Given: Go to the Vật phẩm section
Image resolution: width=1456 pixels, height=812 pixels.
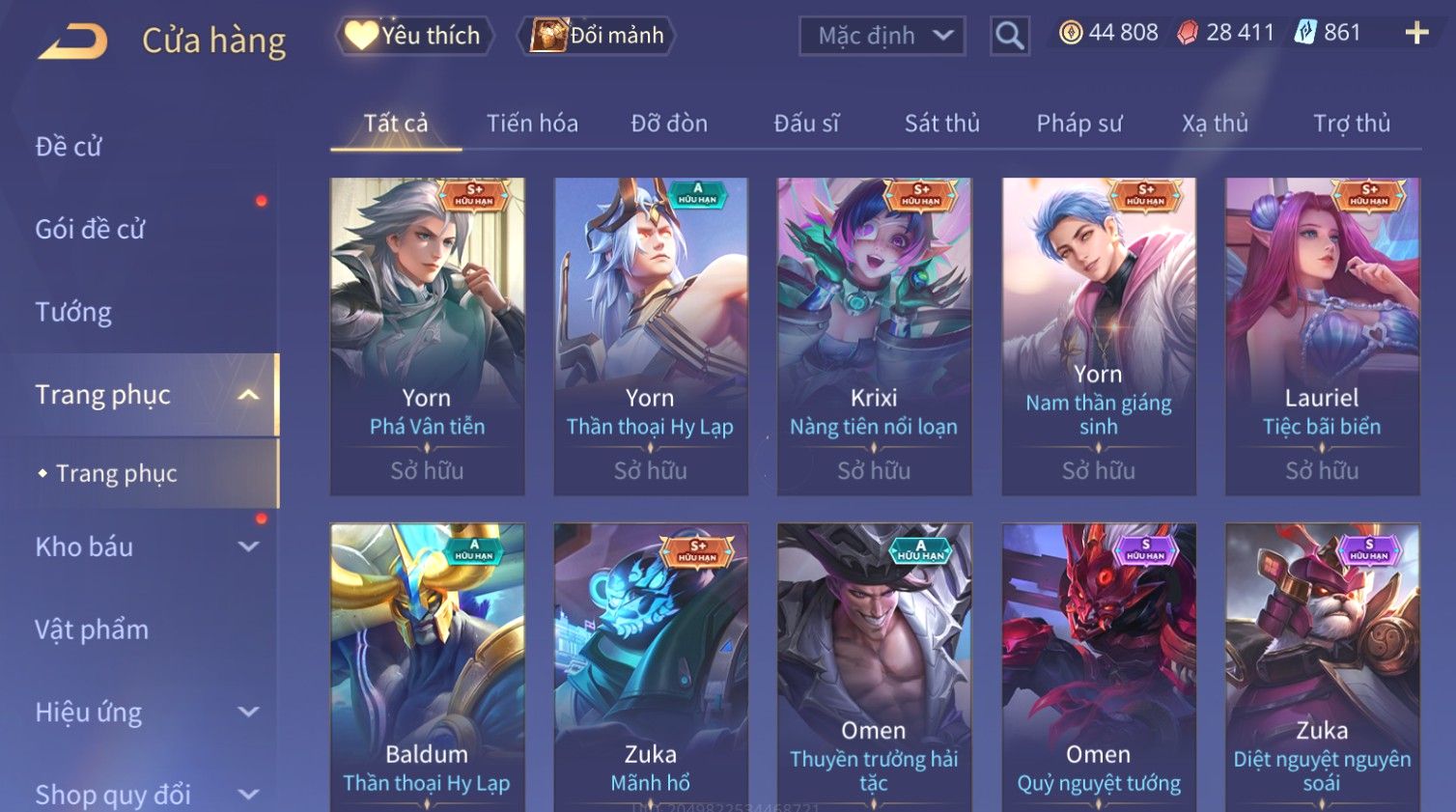Looking at the screenshot, I should click(92, 630).
